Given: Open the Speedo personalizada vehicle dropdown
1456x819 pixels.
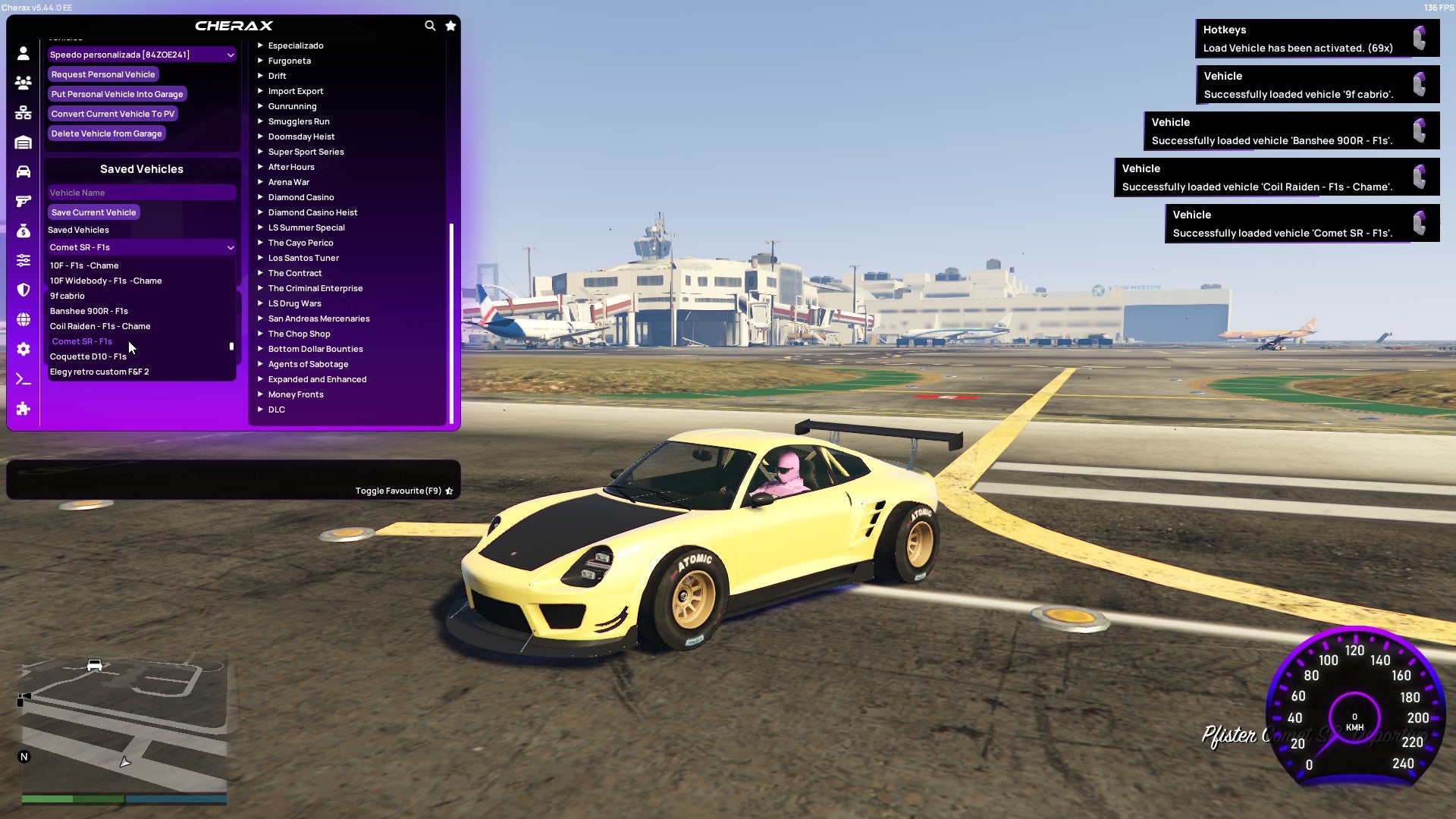Looking at the screenshot, I should 141,55.
